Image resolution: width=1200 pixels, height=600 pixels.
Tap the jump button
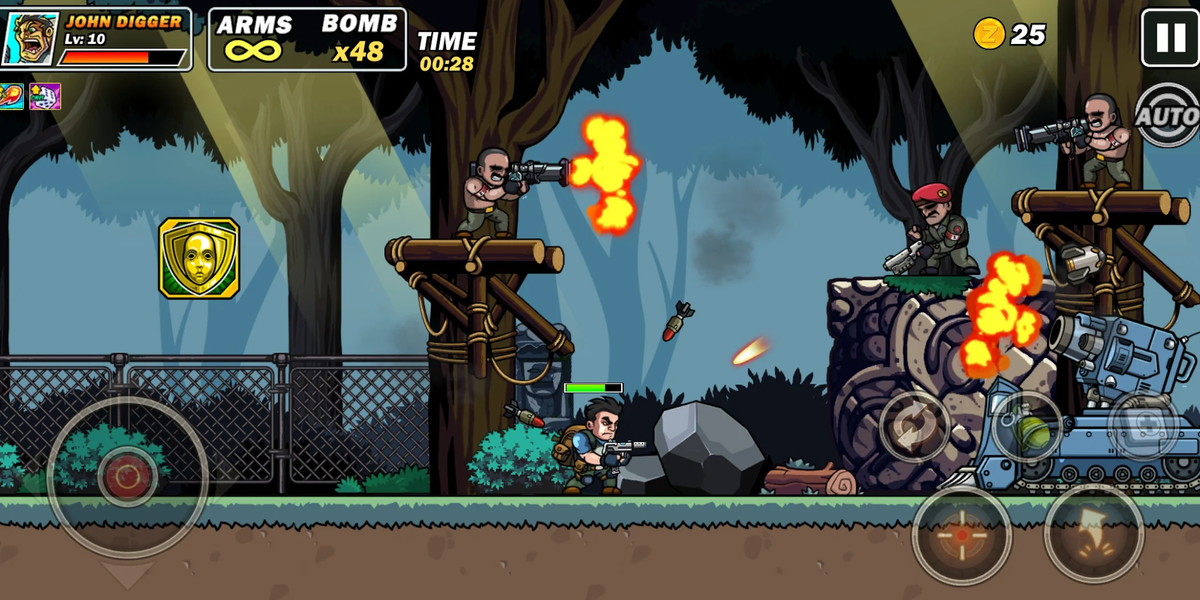pyautogui.click(x=1093, y=533)
